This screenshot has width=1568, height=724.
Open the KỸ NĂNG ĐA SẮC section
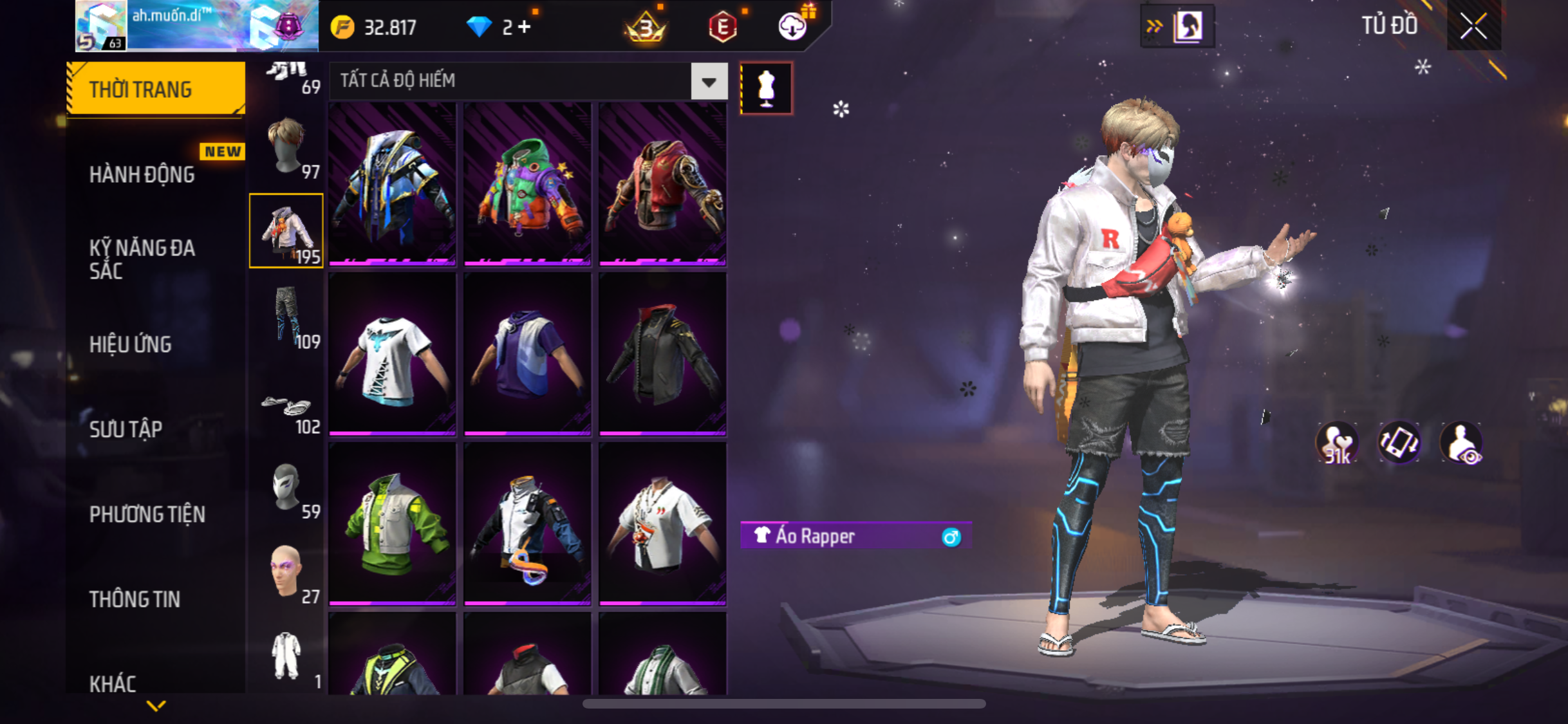pyautogui.click(x=142, y=259)
